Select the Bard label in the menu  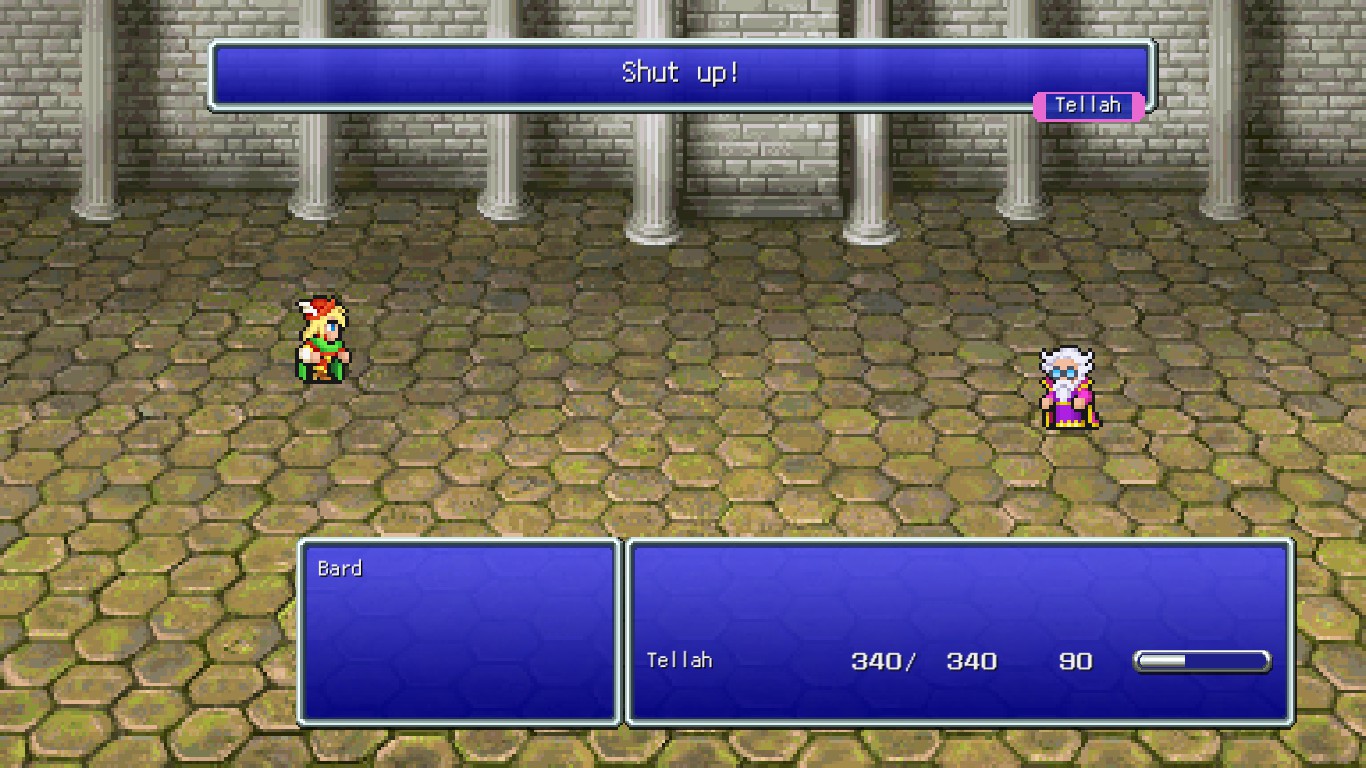coord(340,568)
